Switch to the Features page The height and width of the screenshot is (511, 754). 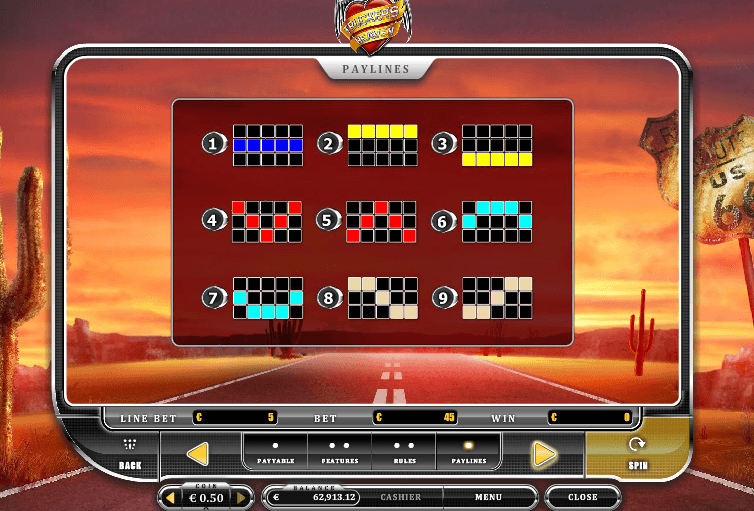(x=339, y=452)
